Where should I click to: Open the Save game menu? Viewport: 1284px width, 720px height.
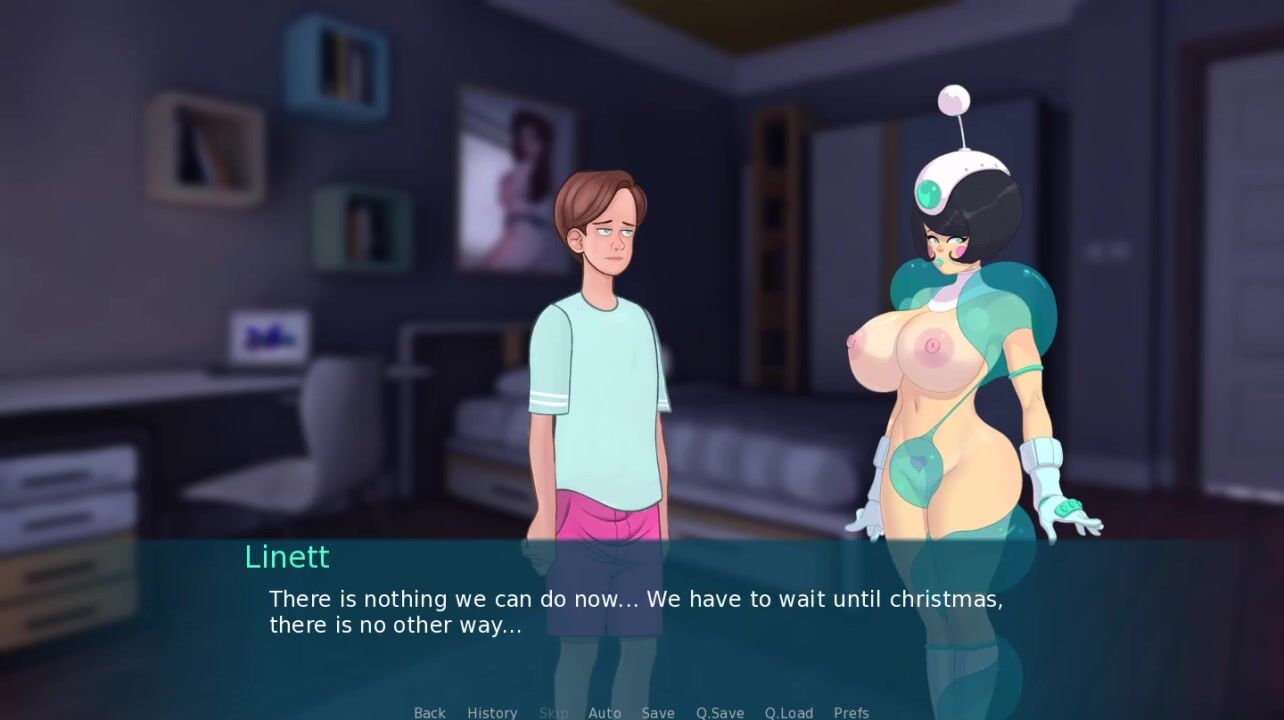click(x=658, y=712)
